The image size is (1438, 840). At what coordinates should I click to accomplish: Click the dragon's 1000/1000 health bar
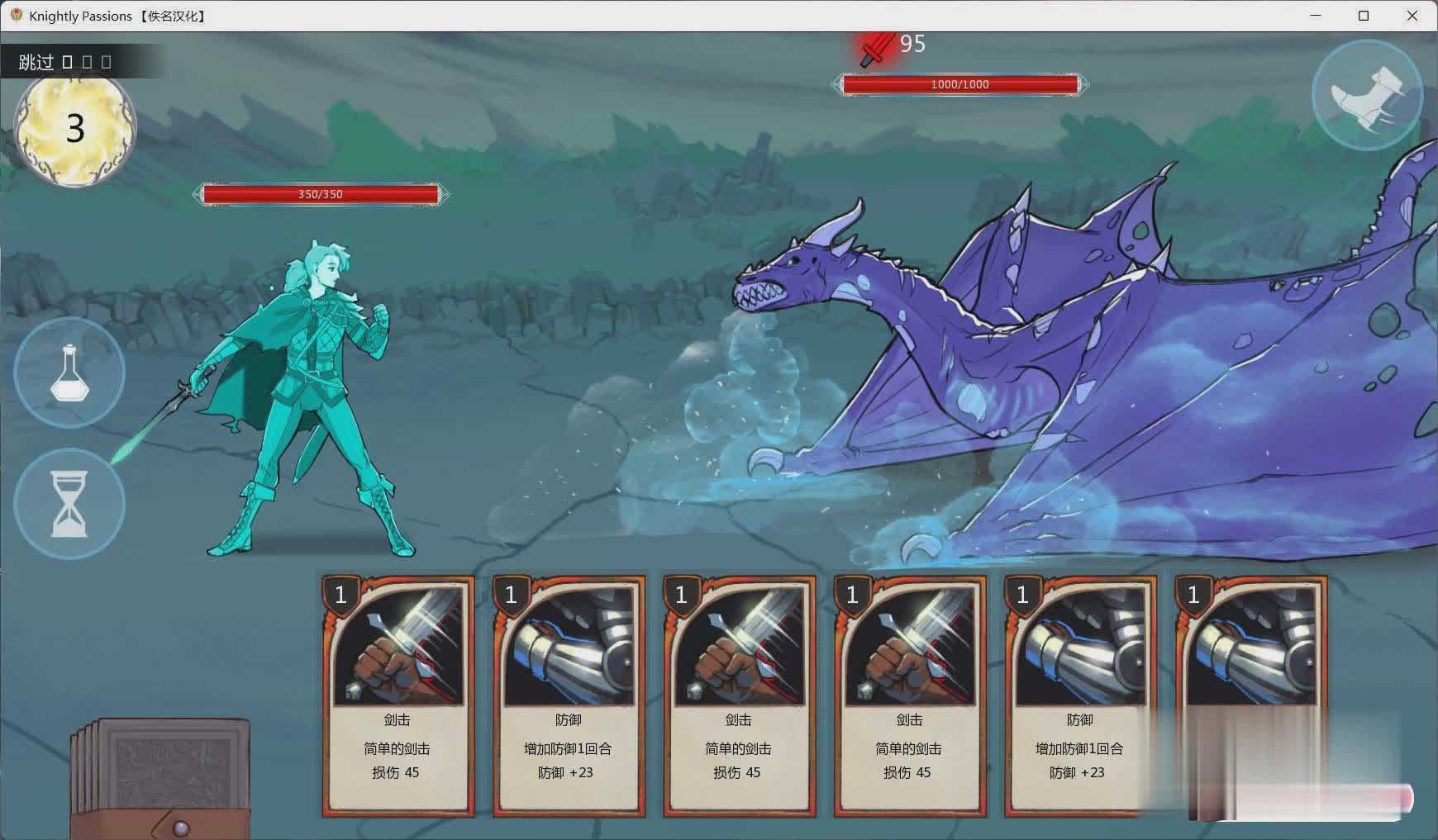tap(960, 83)
